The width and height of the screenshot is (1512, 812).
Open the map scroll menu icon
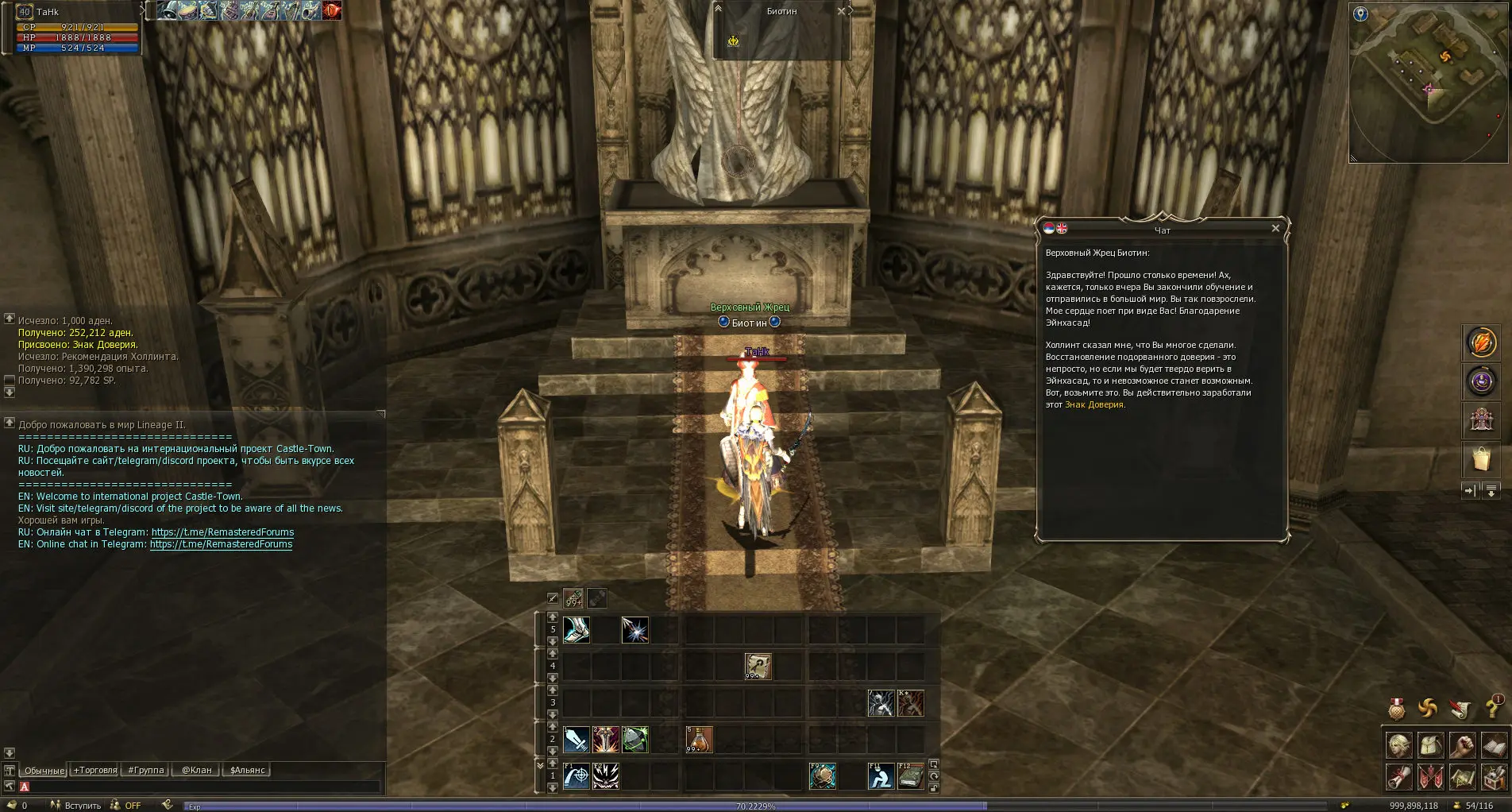(1462, 776)
